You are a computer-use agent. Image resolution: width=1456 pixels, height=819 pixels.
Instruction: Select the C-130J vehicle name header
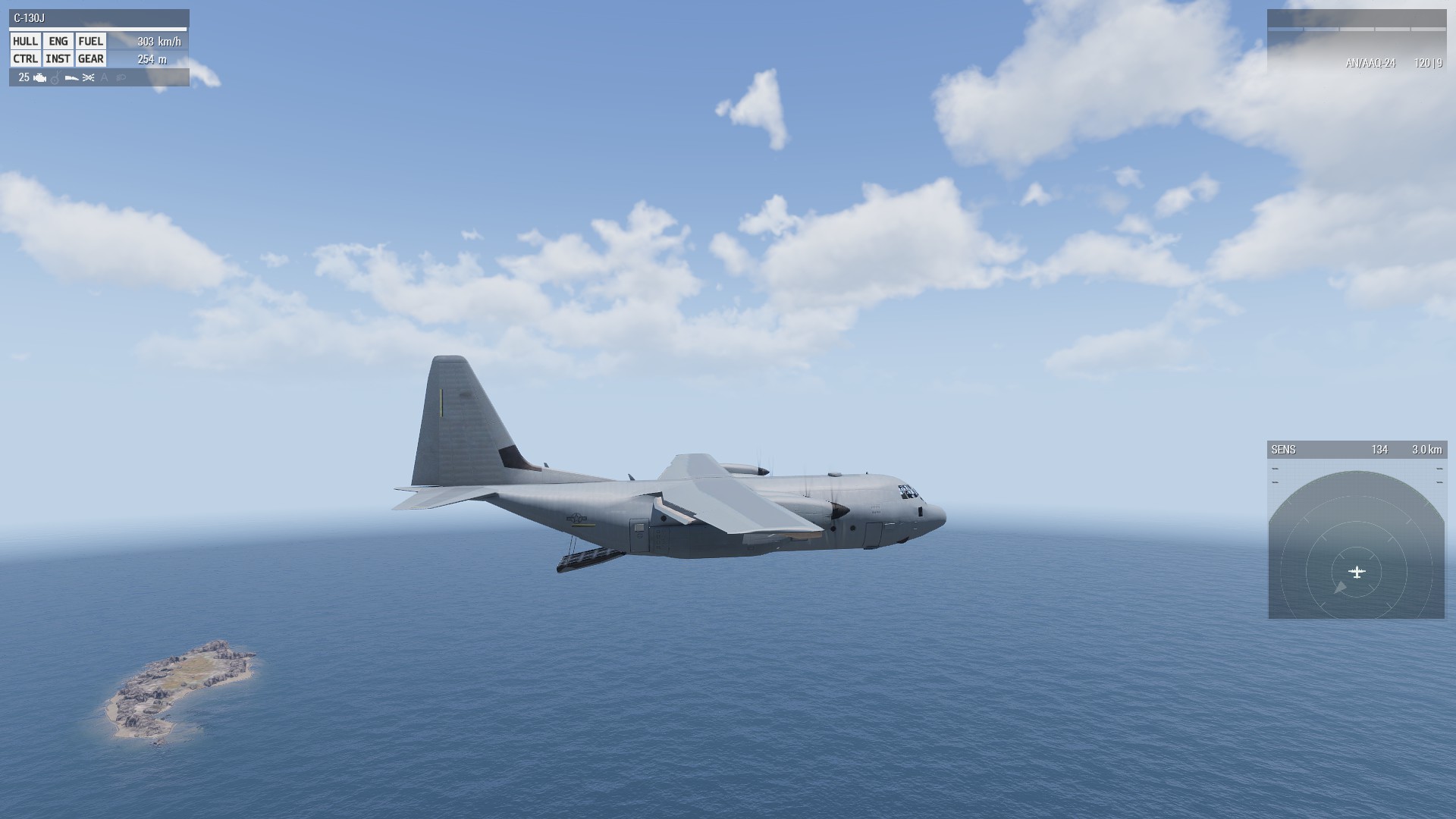point(30,18)
